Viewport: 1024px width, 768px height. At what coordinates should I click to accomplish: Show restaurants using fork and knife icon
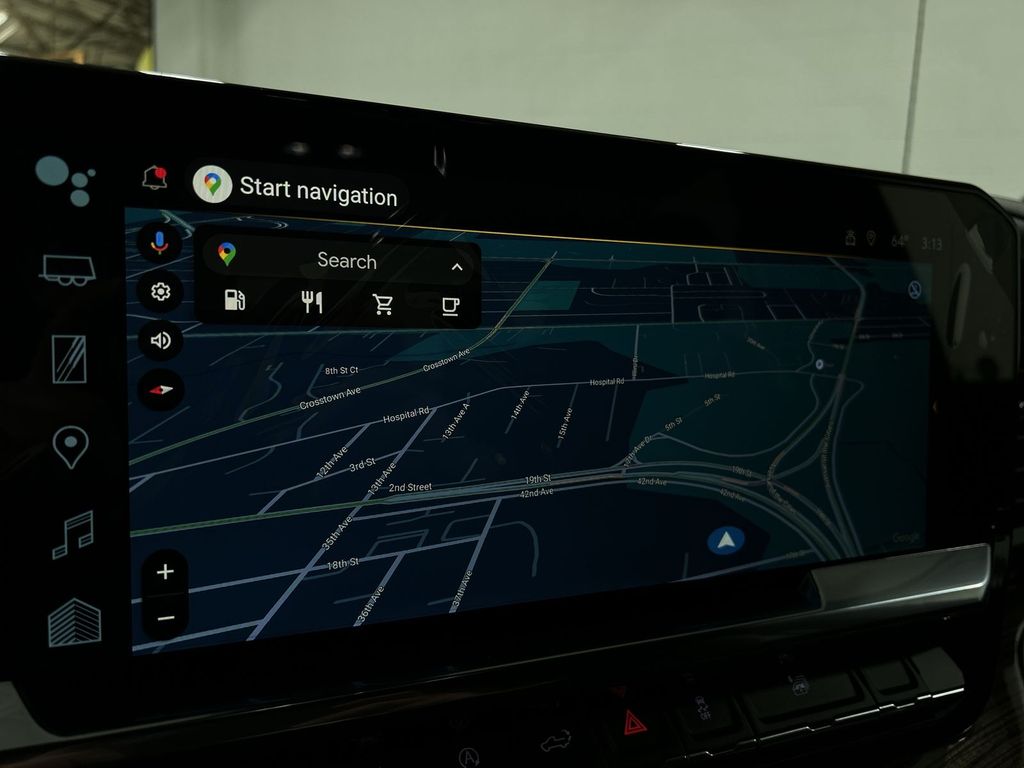pyautogui.click(x=312, y=302)
